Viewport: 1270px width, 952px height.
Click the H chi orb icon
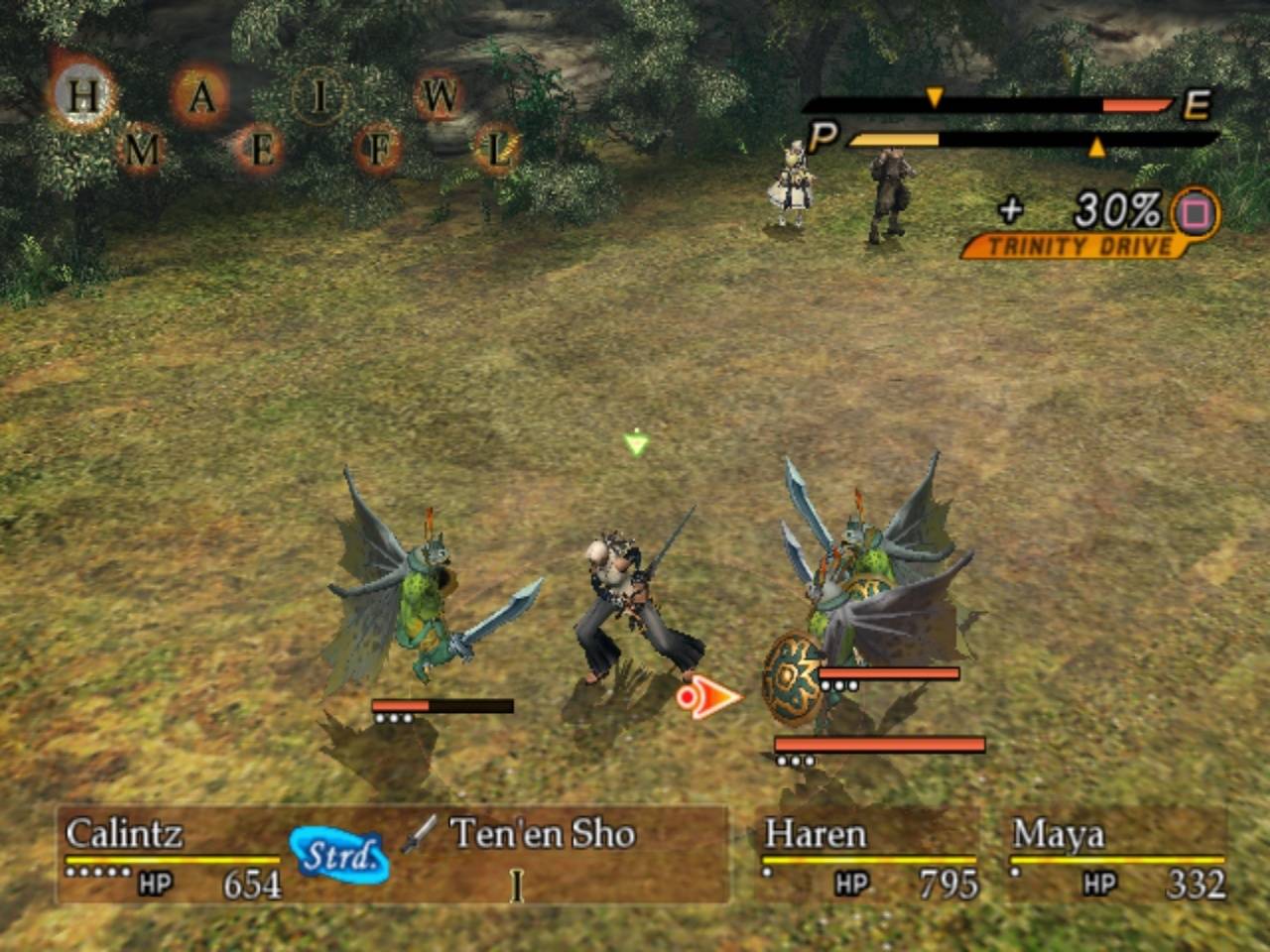[x=84, y=97]
